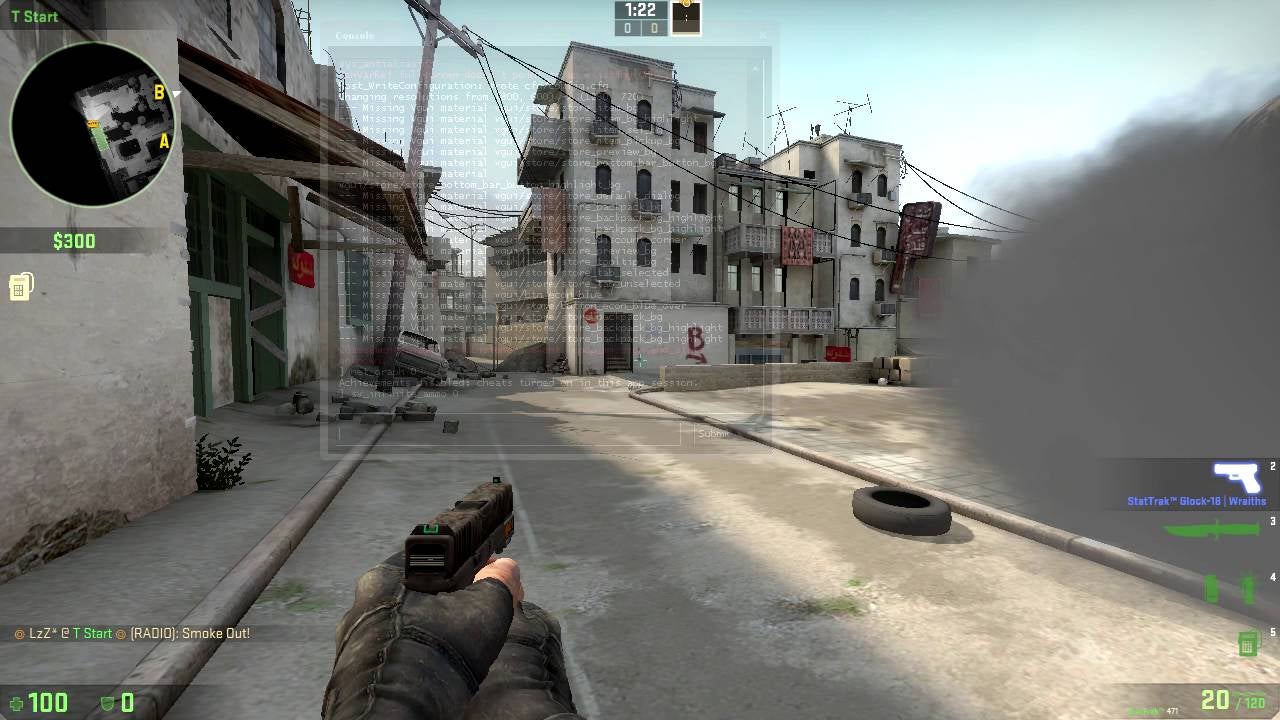
Task: Click the radio message in chat
Action: [132, 633]
